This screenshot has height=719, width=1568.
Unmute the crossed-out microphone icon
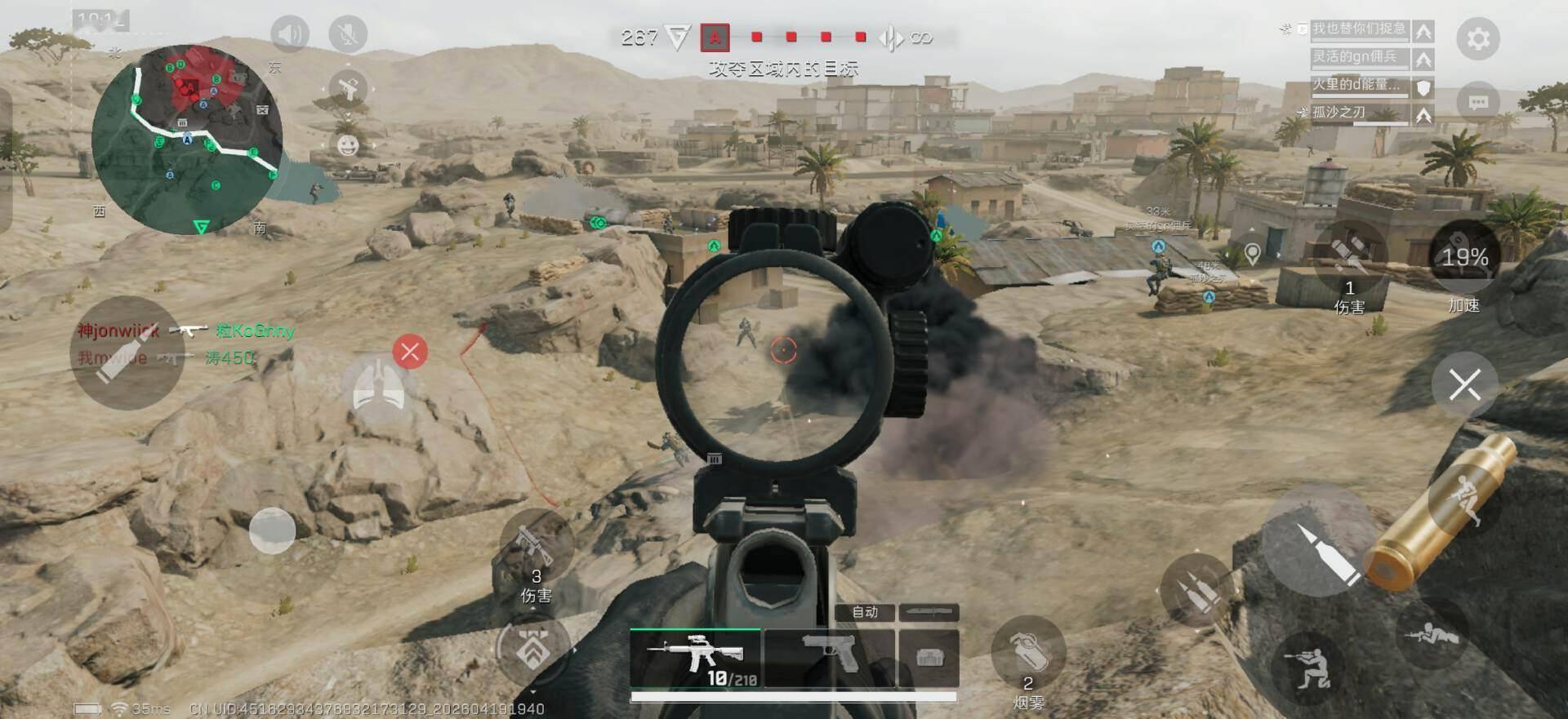click(x=348, y=34)
